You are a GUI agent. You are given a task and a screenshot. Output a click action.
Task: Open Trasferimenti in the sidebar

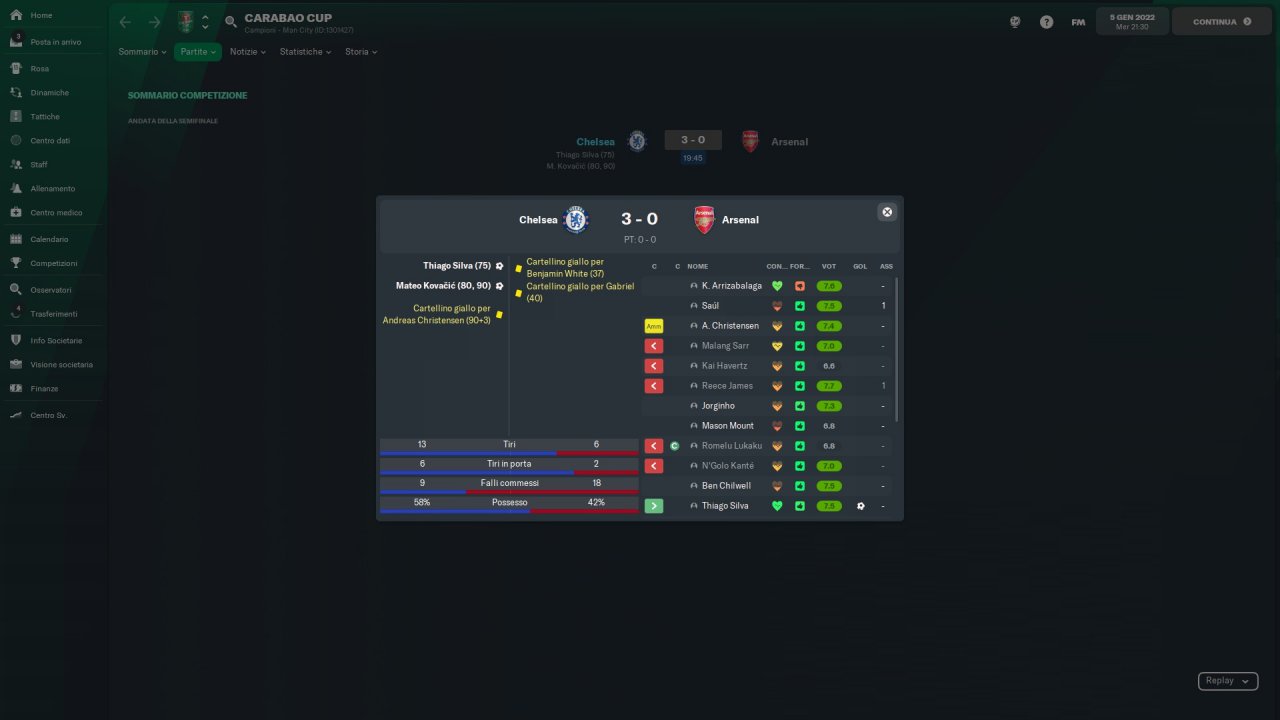(53, 314)
